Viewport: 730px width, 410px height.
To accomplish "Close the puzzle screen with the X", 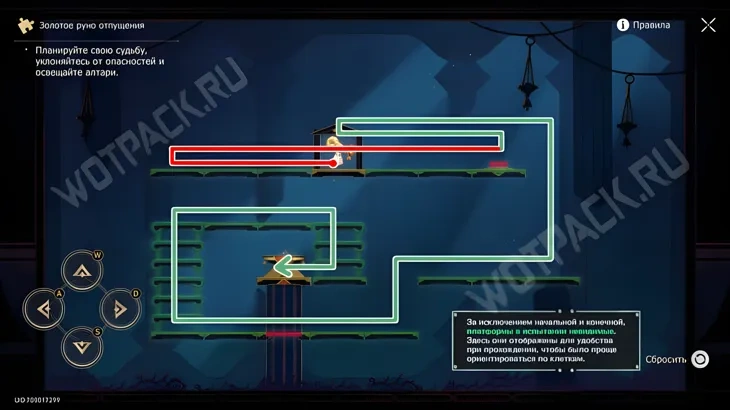I will [708, 25].
